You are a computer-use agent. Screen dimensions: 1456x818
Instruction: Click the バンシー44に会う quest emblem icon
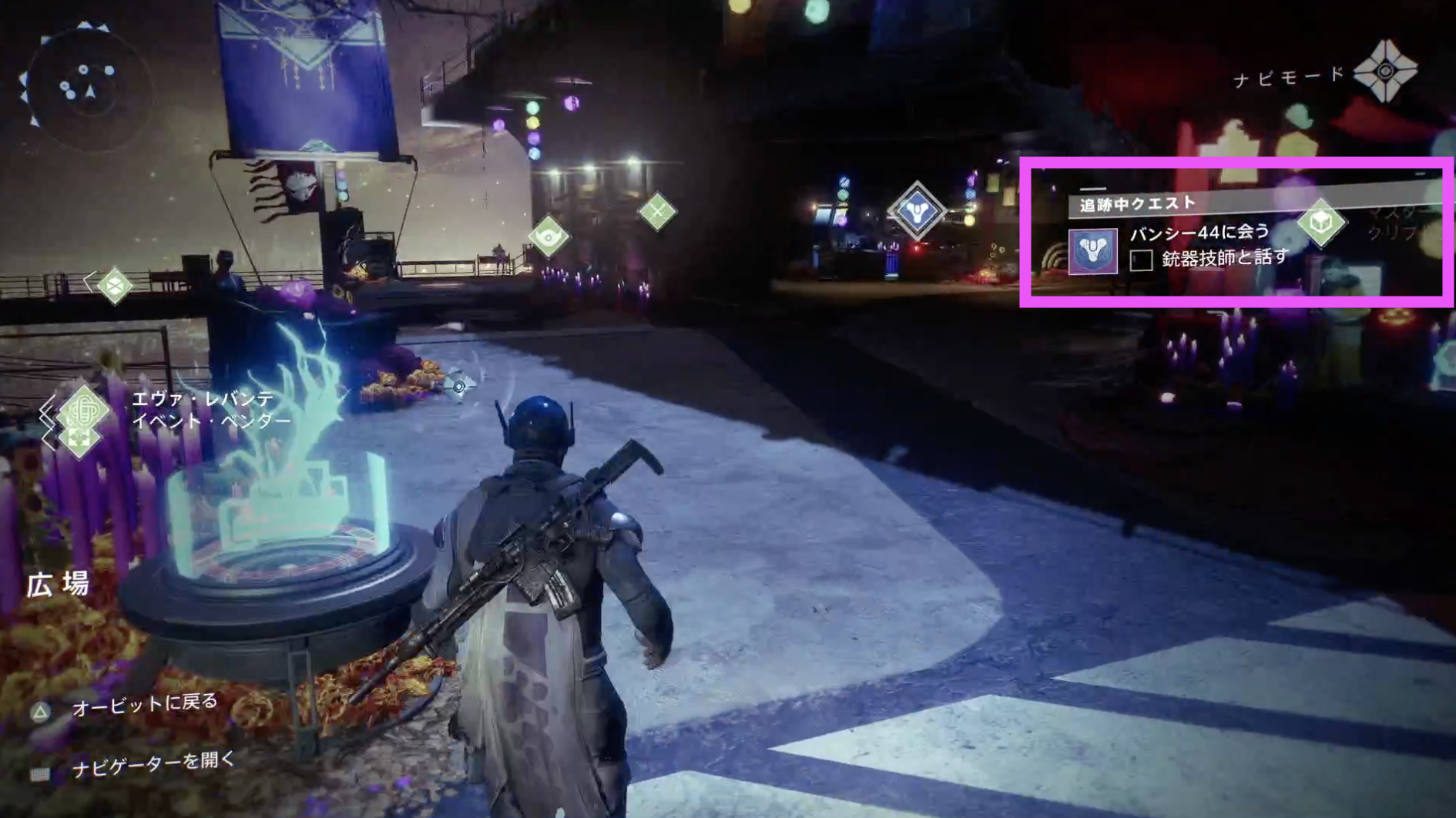[1092, 251]
